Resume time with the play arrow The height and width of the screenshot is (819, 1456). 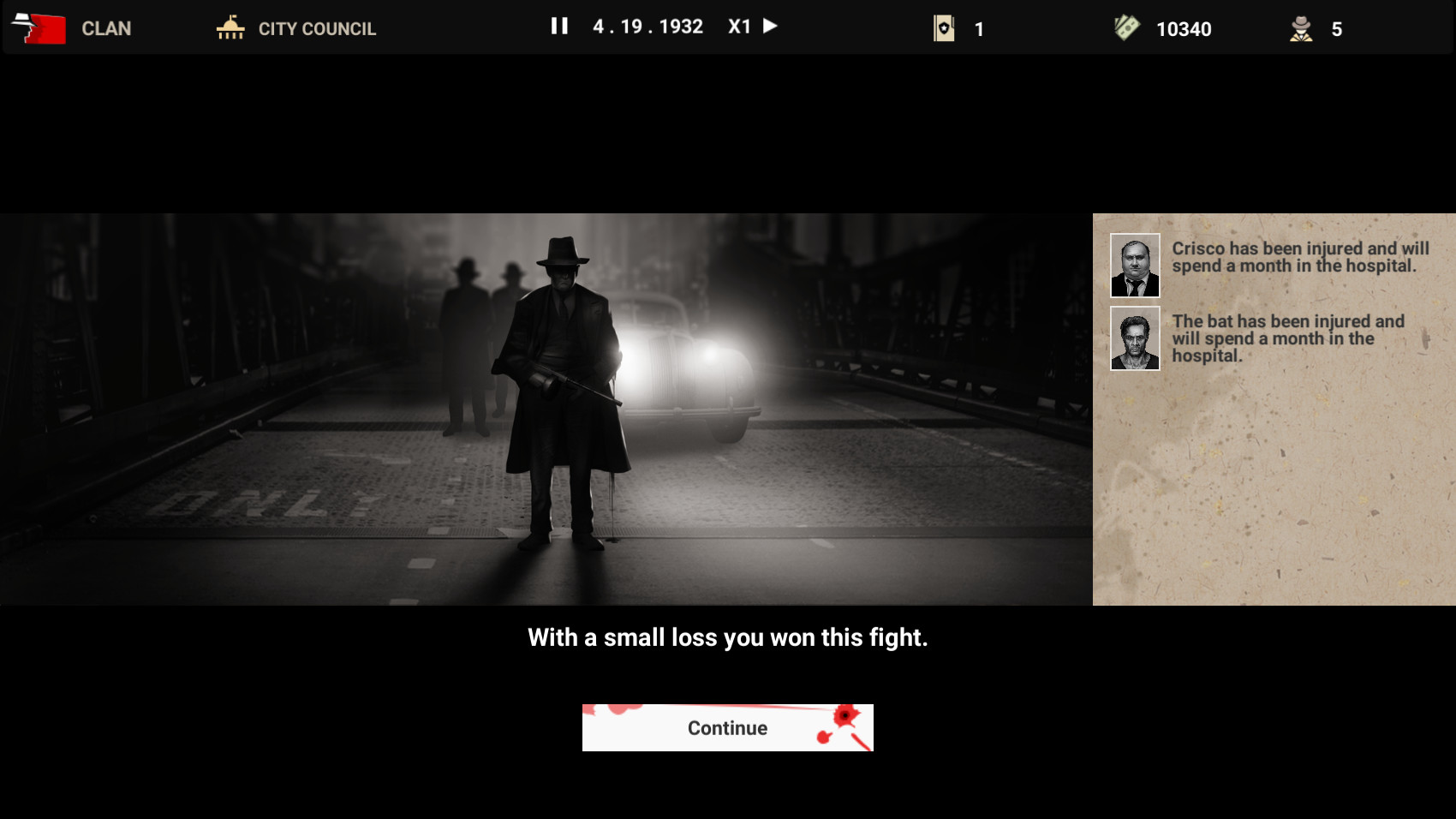coord(771,27)
